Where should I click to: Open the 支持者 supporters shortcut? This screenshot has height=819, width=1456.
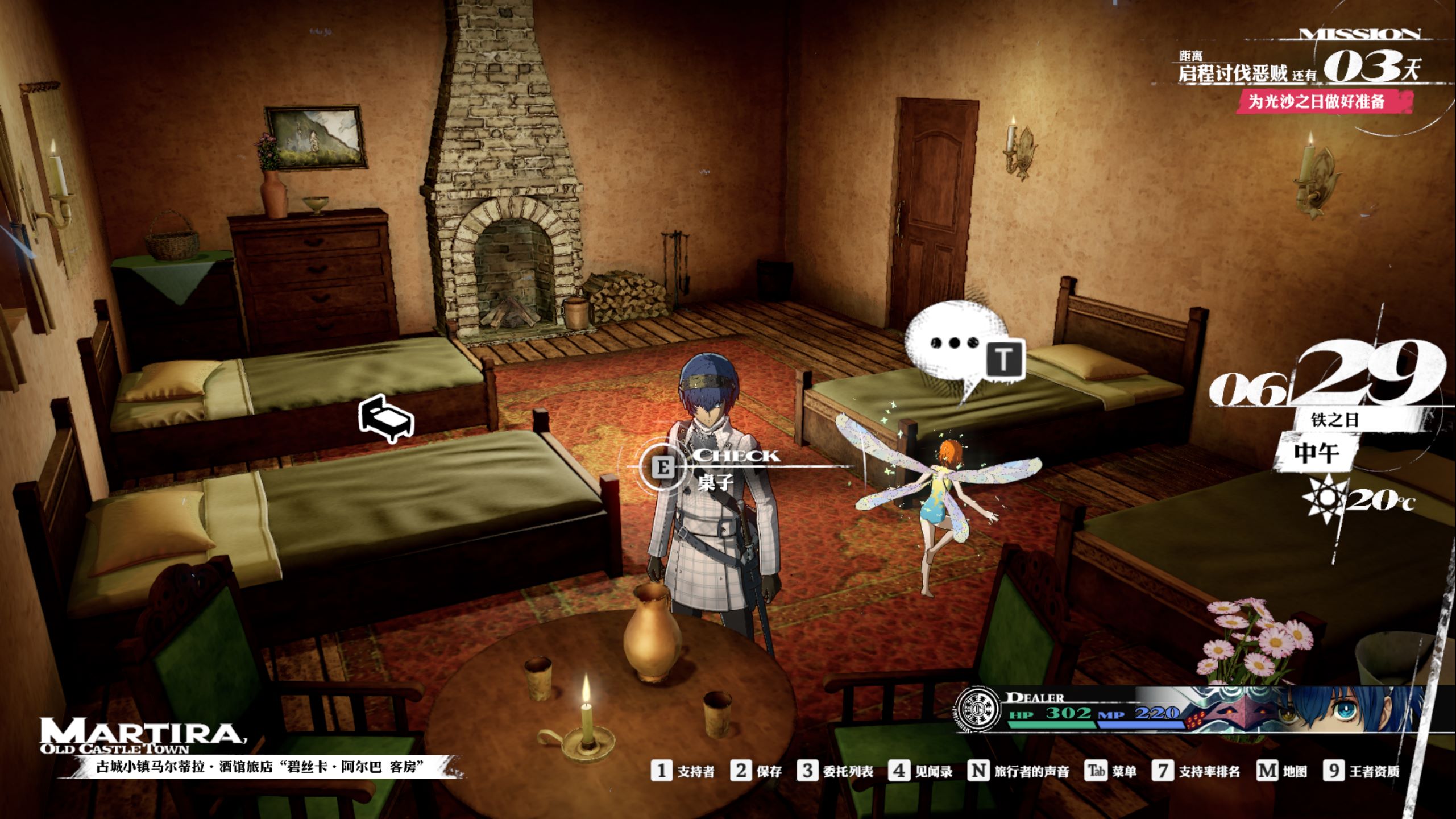click(x=683, y=771)
